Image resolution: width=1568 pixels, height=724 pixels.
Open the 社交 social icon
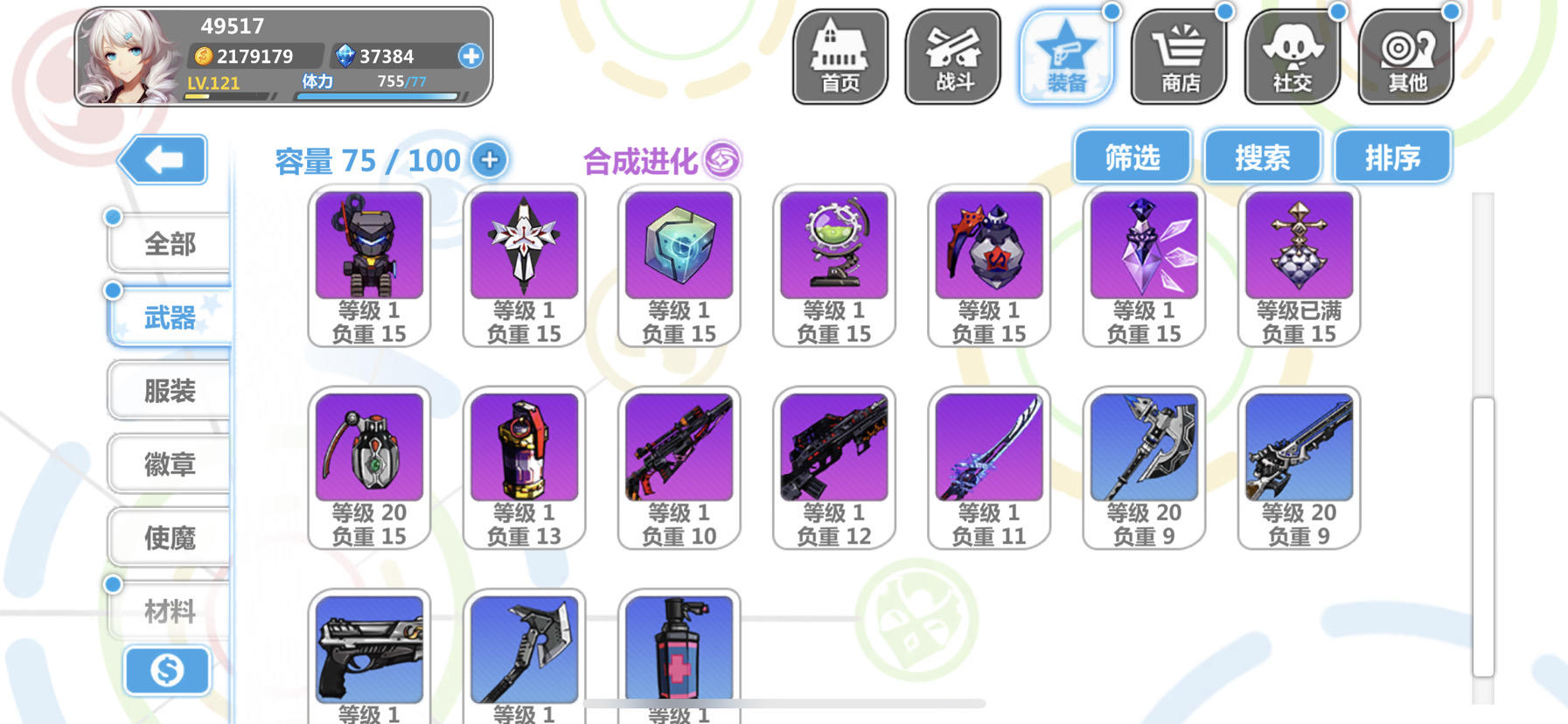[x=1293, y=54]
